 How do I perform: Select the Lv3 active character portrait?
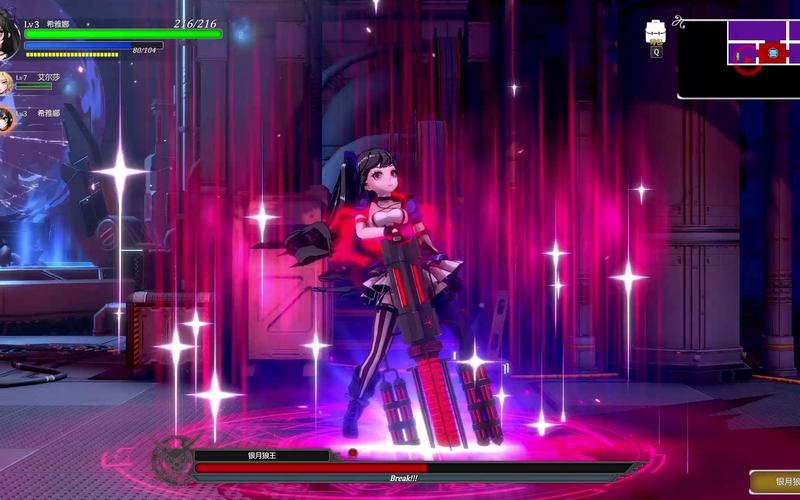click(x=8, y=35)
